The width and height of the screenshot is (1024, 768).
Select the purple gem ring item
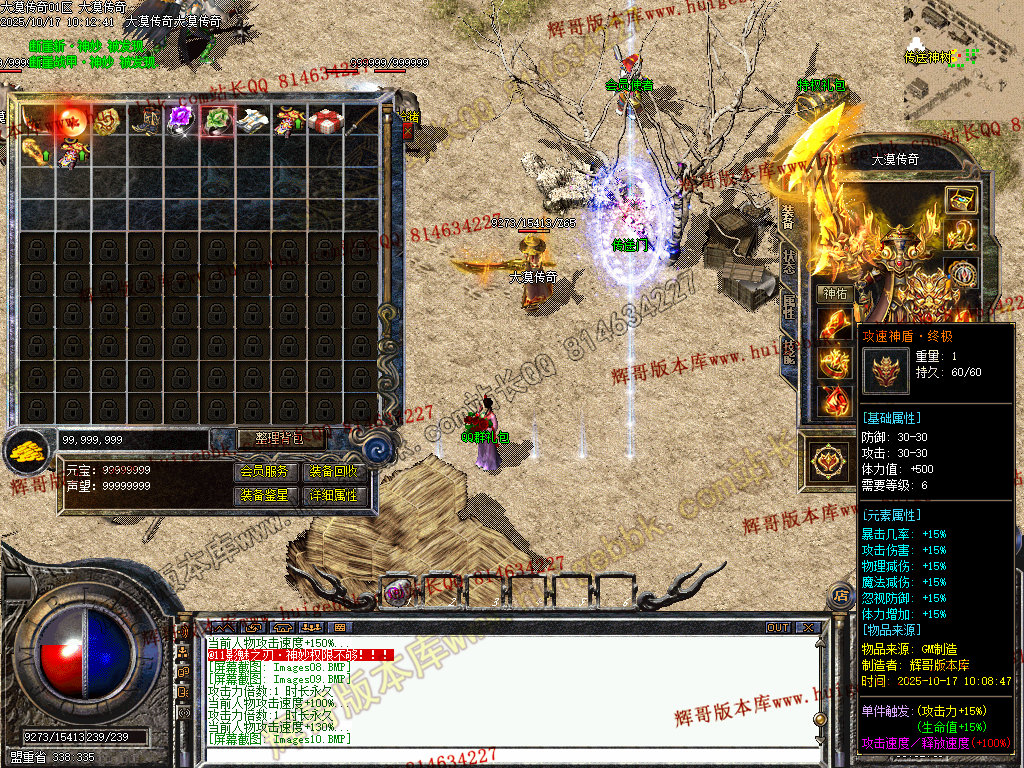tap(180, 119)
